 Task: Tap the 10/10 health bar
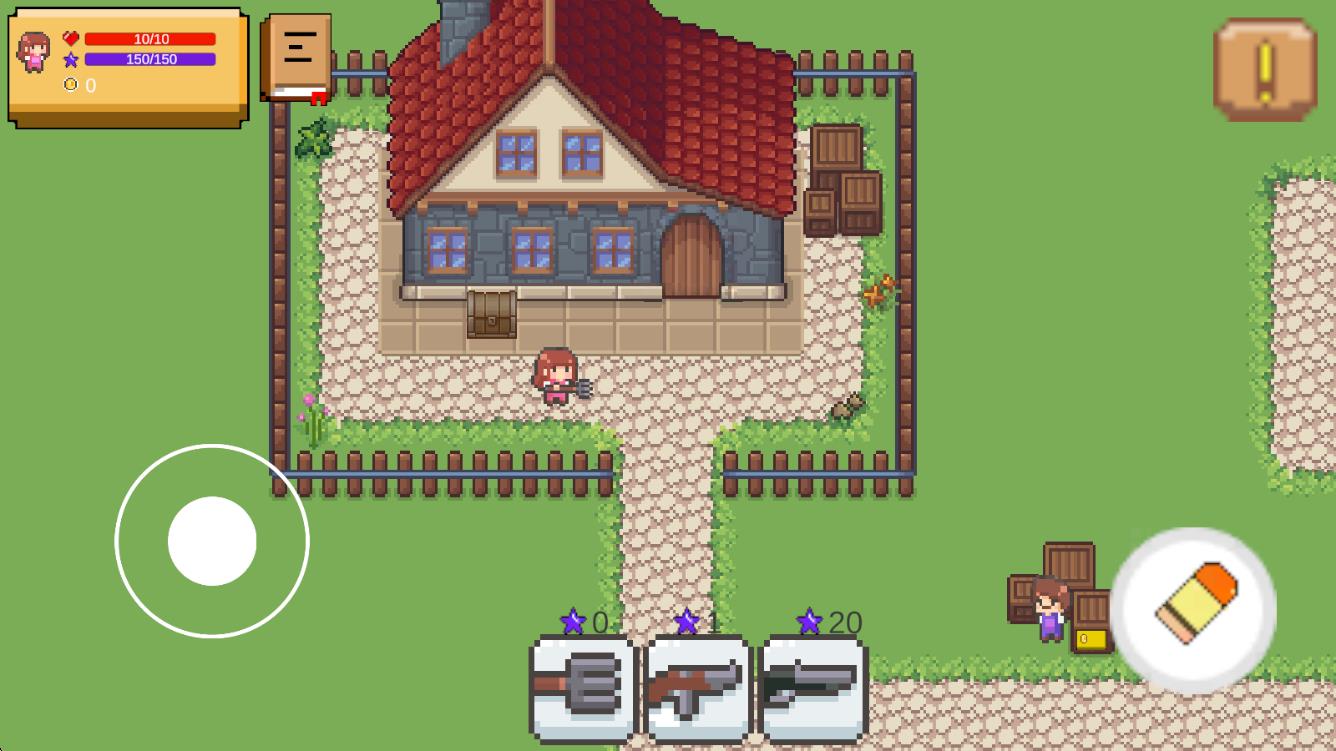pos(150,38)
